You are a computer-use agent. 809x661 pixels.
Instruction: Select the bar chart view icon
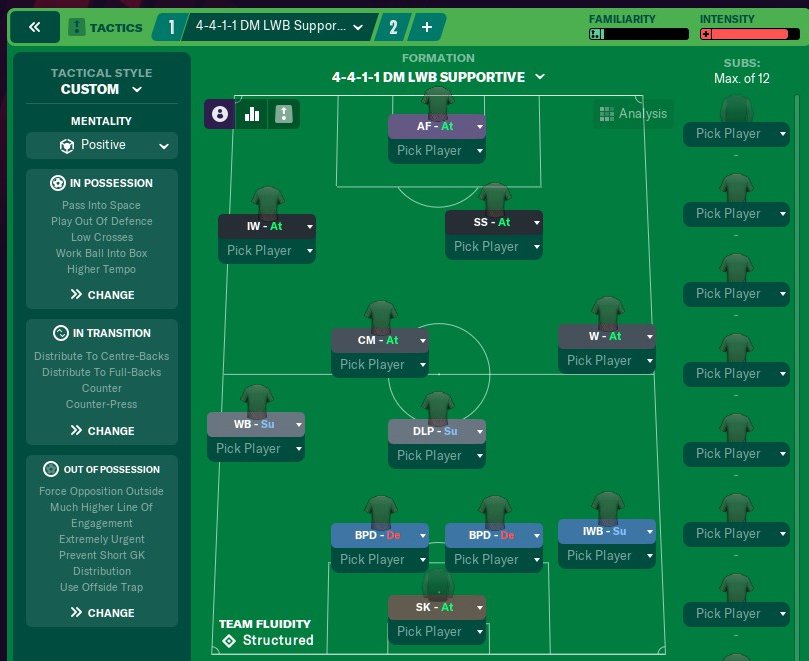click(x=252, y=114)
